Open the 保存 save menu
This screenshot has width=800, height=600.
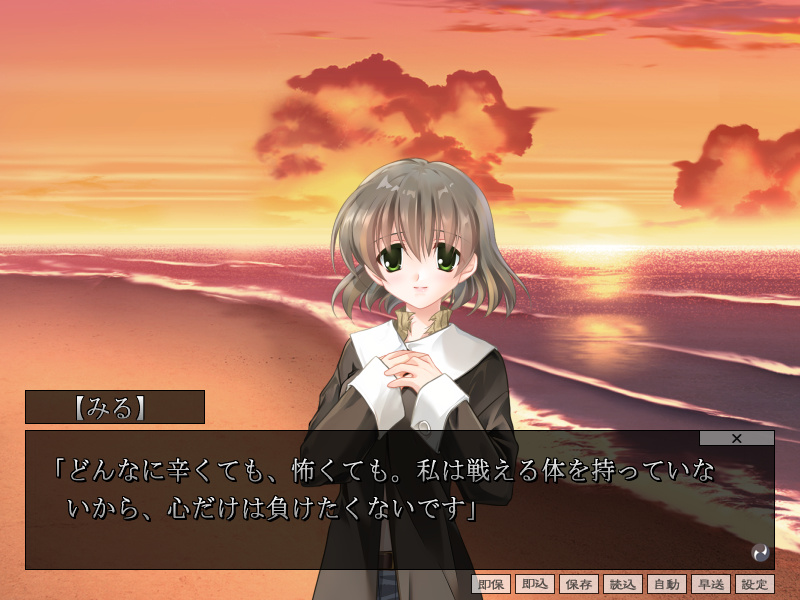pyautogui.click(x=579, y=585)
